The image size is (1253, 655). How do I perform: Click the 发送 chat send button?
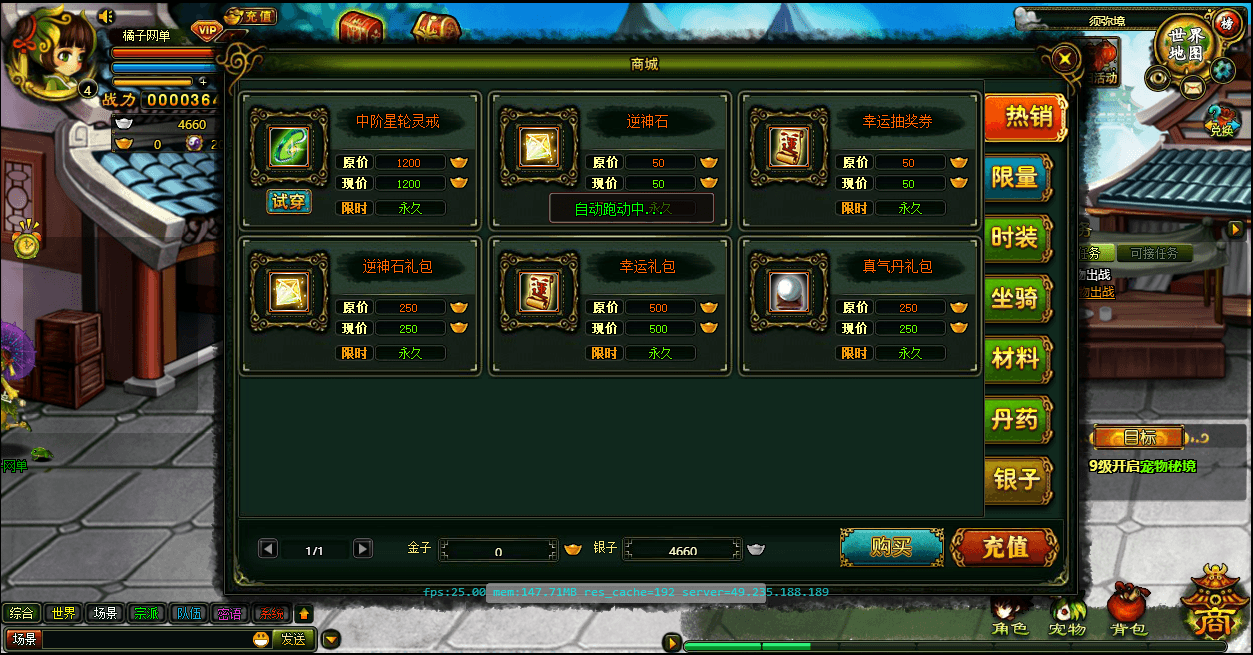point(292,639)
